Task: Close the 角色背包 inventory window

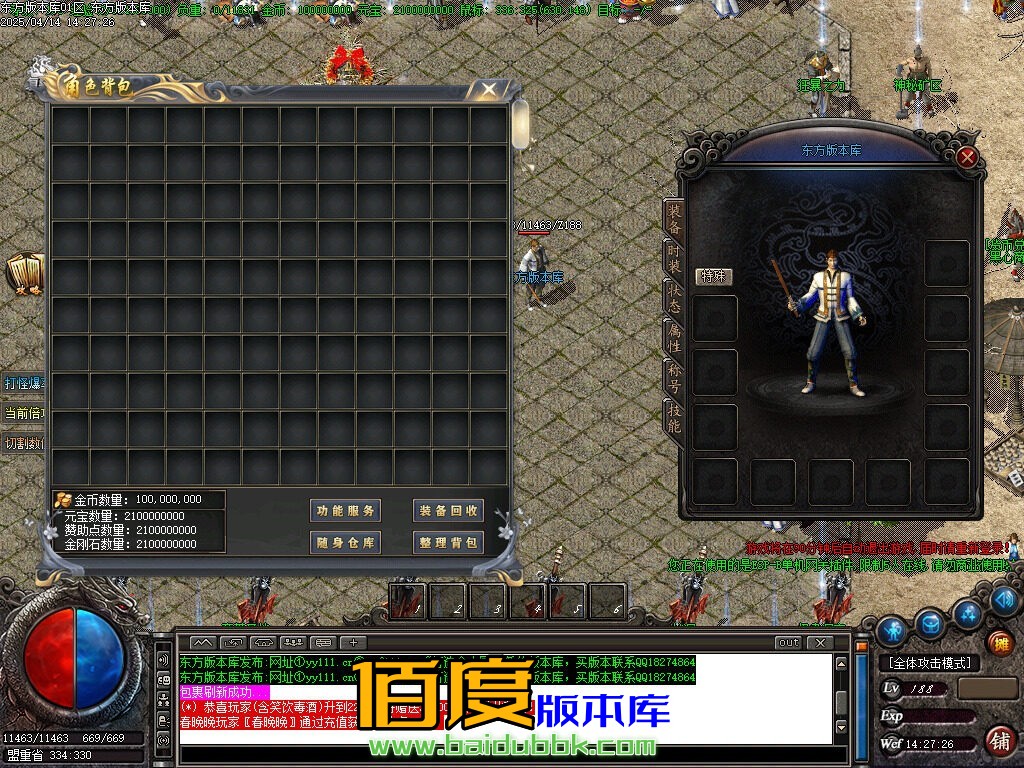Action: click(488, 89)
